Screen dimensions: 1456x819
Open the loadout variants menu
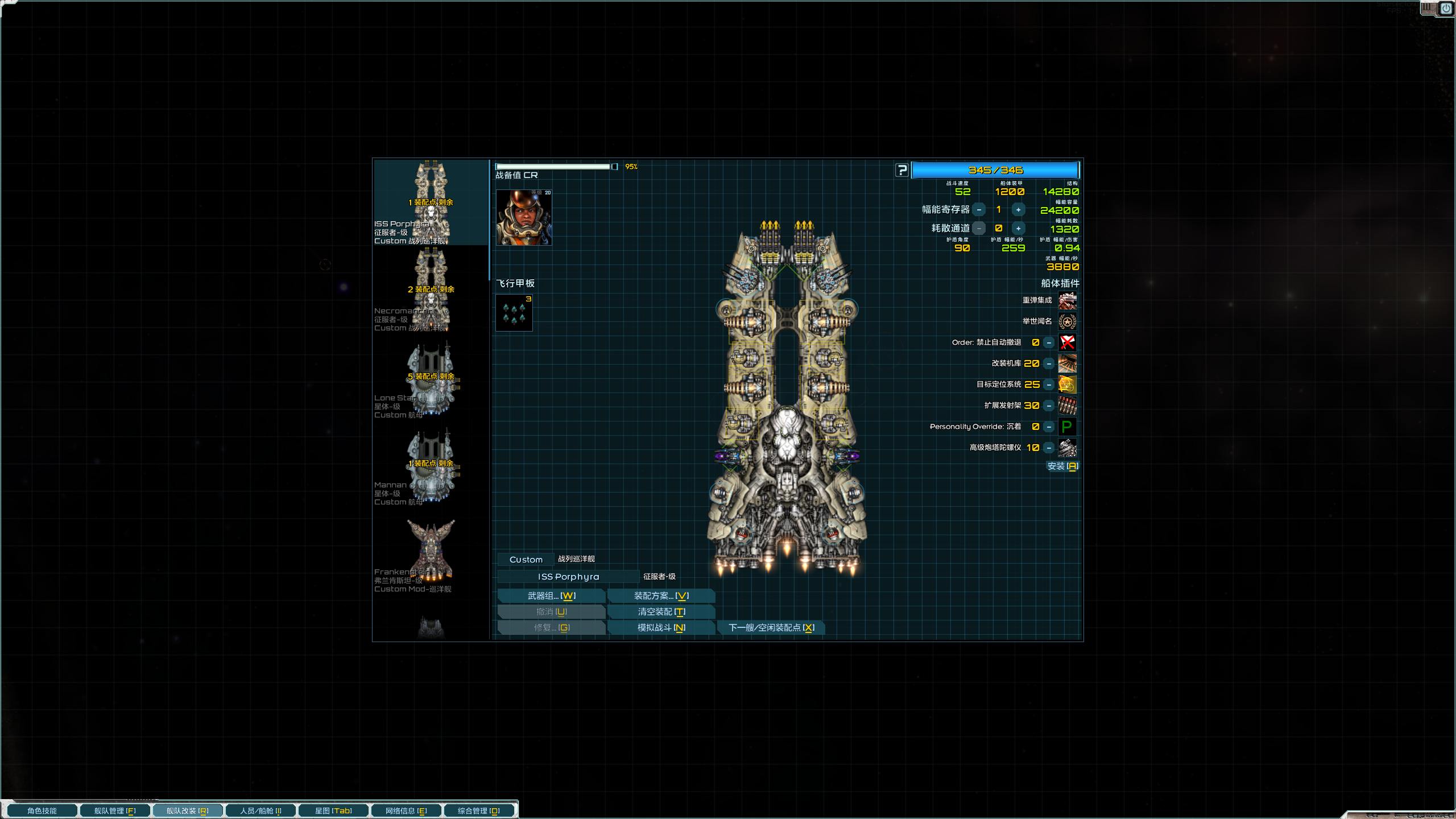[661, 595]
